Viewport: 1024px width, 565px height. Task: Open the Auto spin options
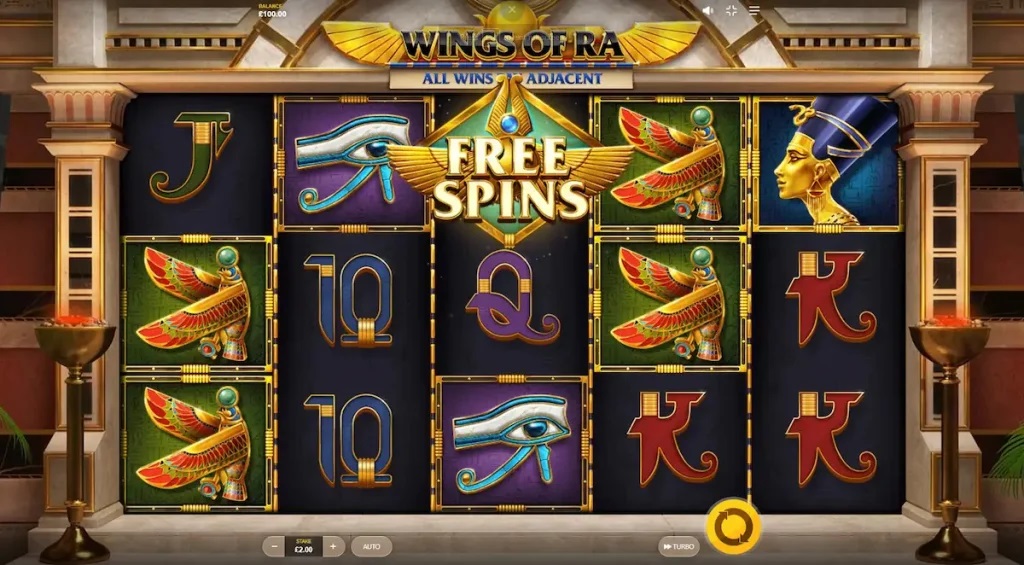coord(371,547)
